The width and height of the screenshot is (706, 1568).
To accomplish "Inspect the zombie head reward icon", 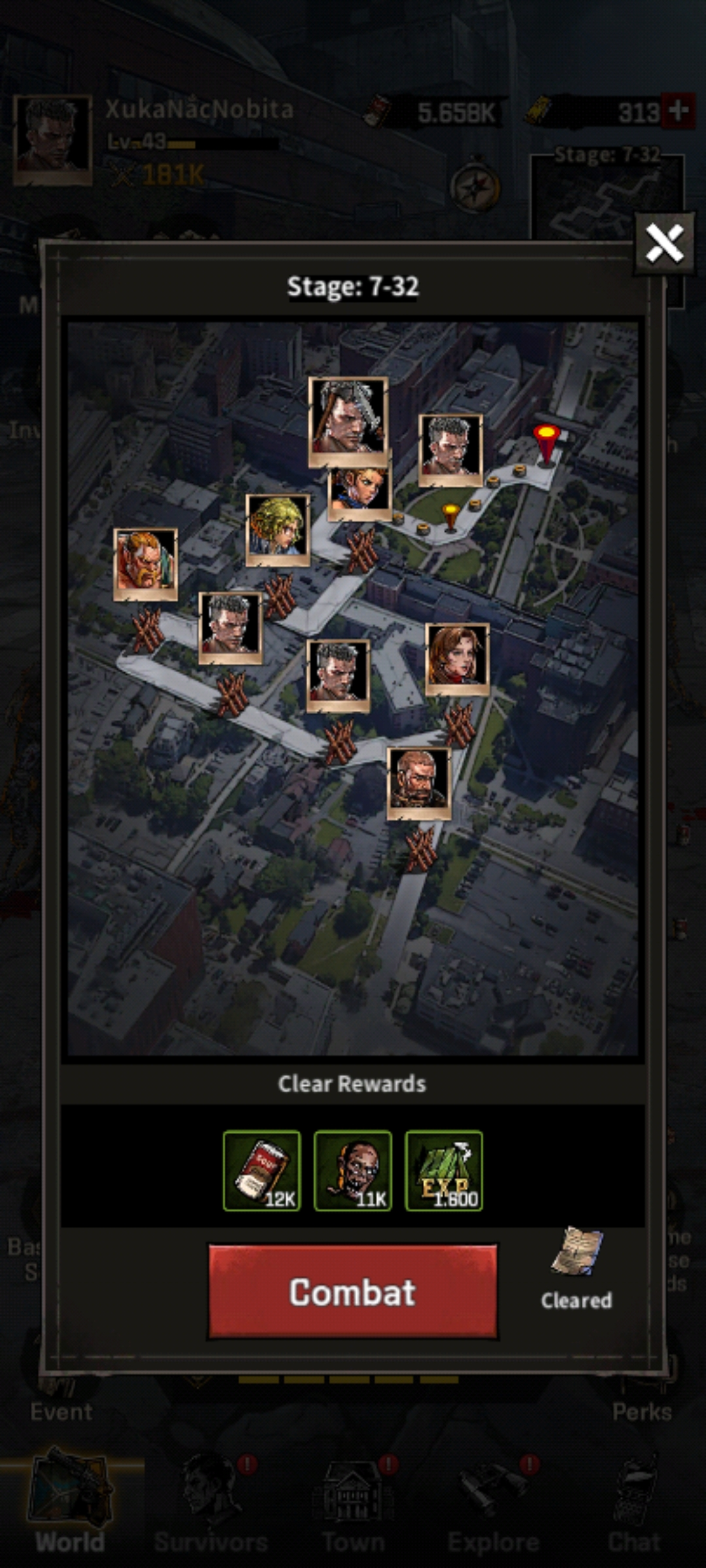I will [353, 1171].
